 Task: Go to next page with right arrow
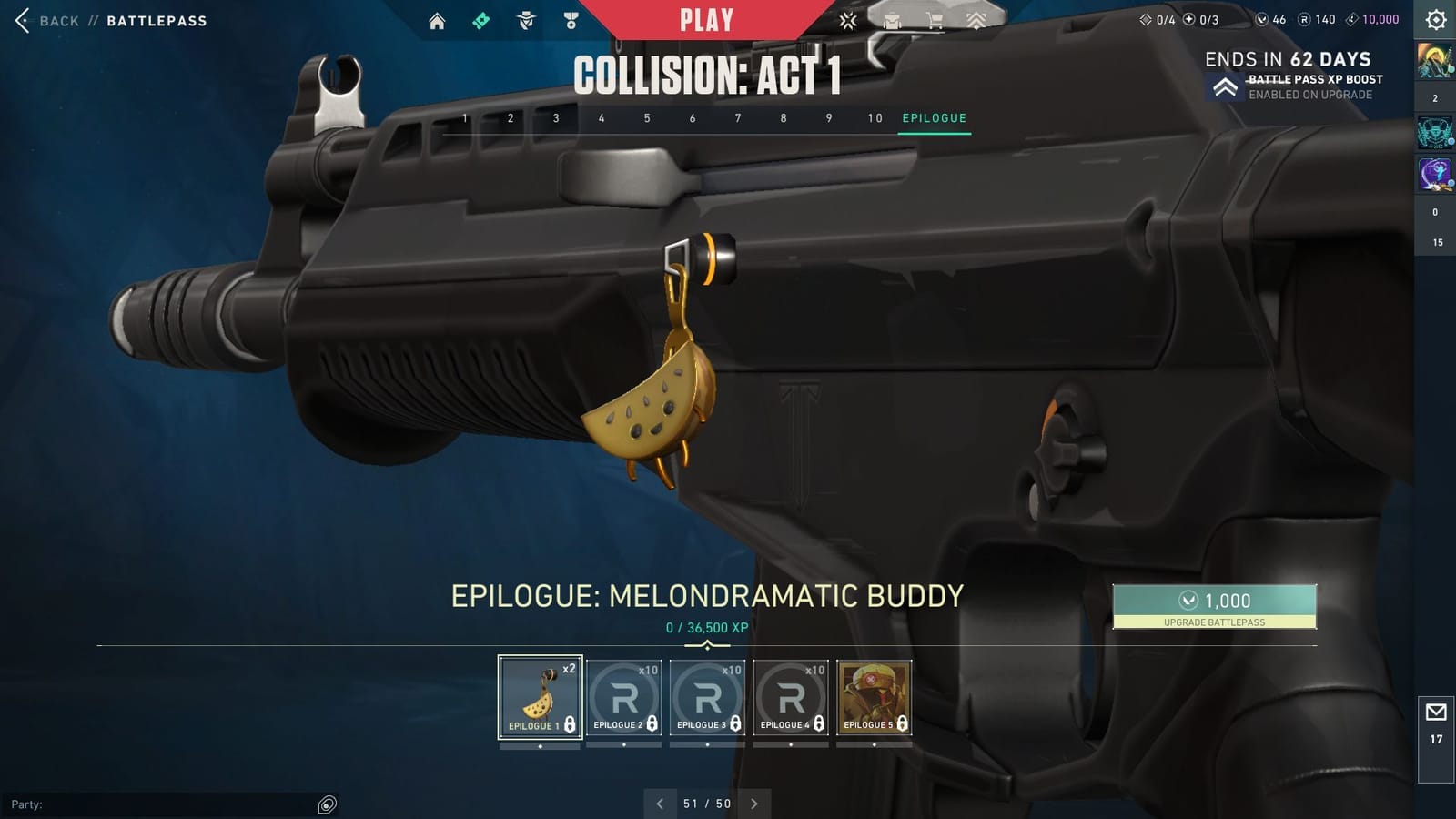pyautogui.click(x=754, y=804)
